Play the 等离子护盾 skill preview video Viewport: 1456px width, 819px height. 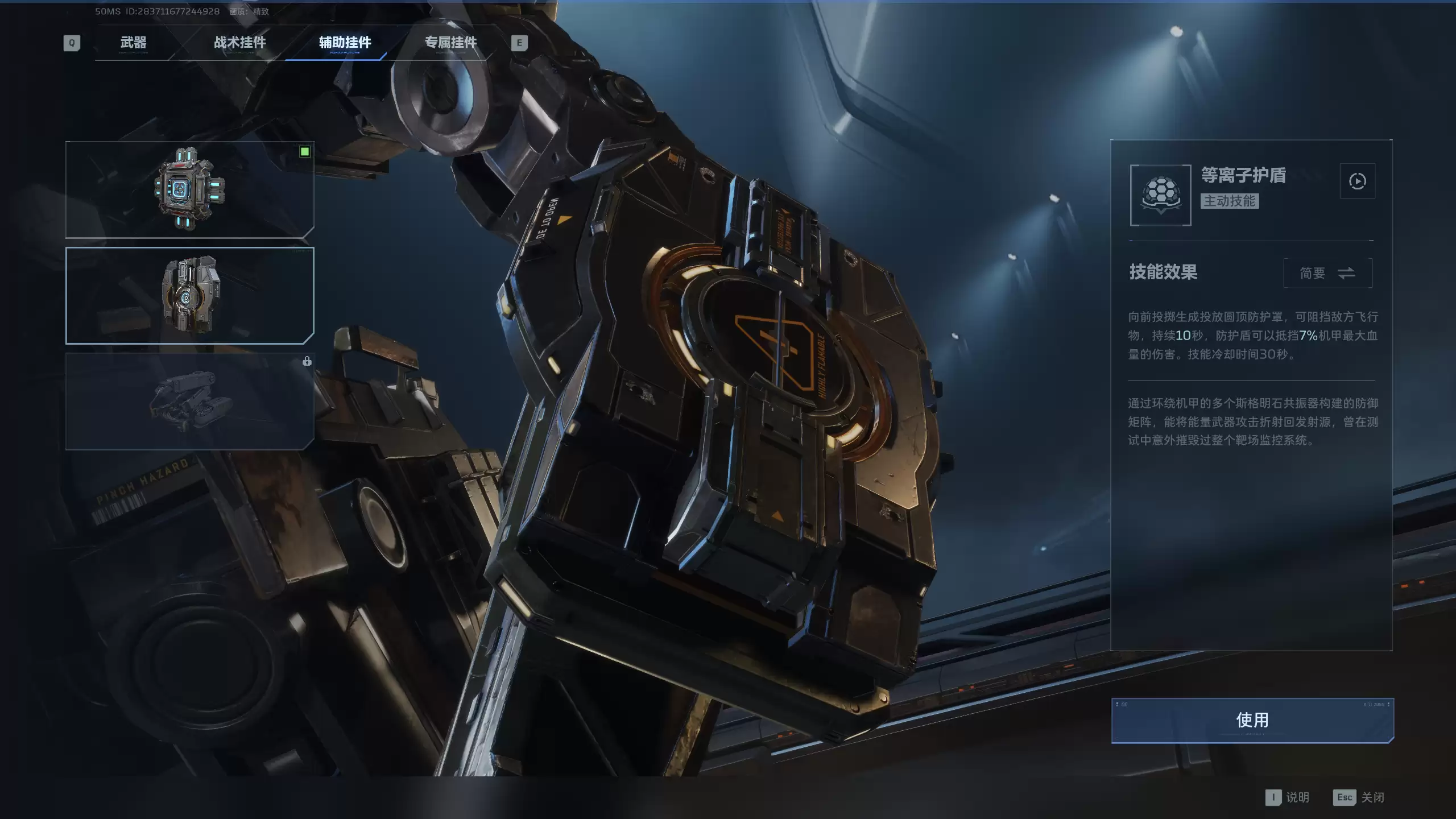1357,181
